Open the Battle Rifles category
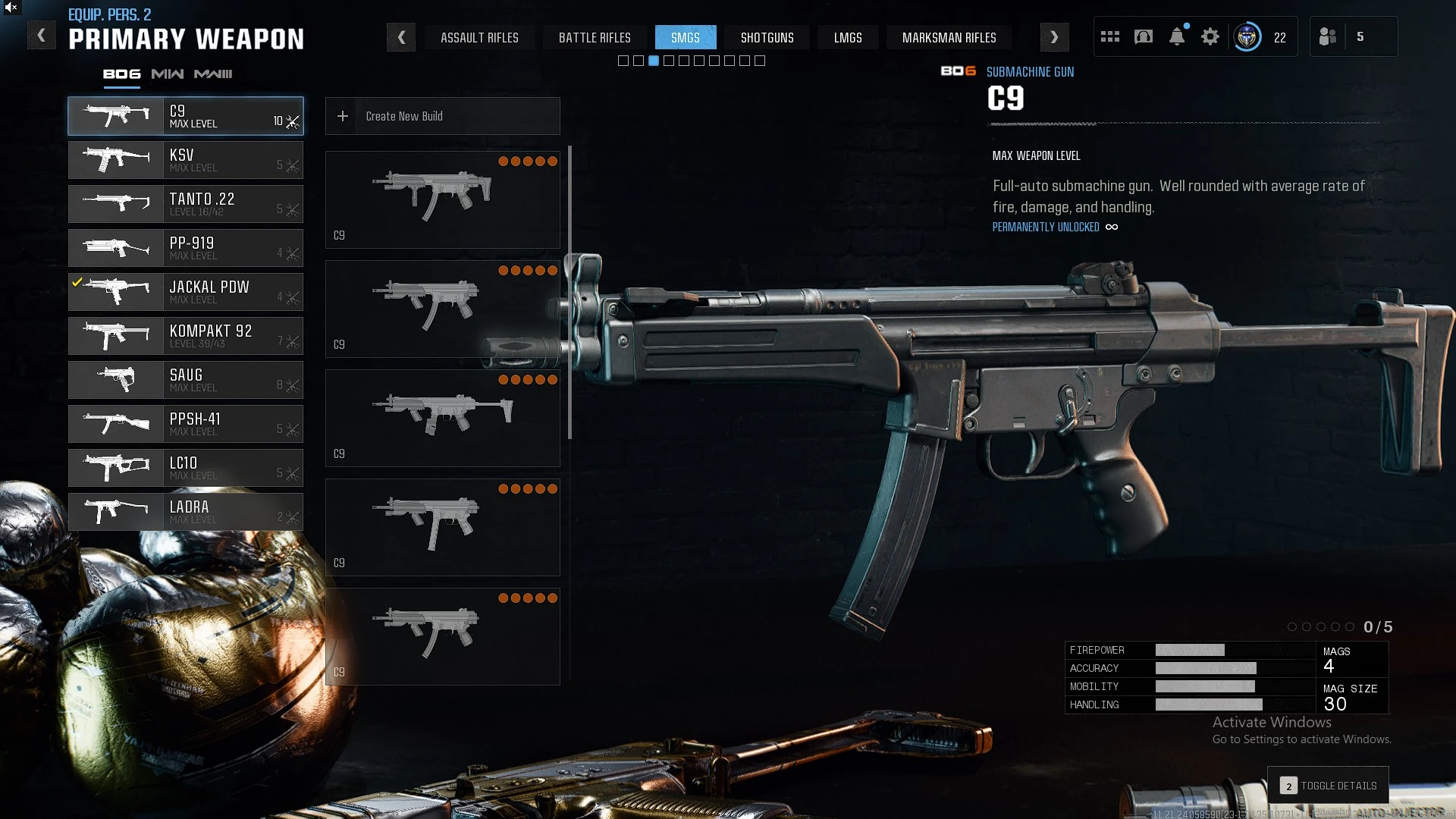Screen dimensions: 1456x819 click(595, 37)
